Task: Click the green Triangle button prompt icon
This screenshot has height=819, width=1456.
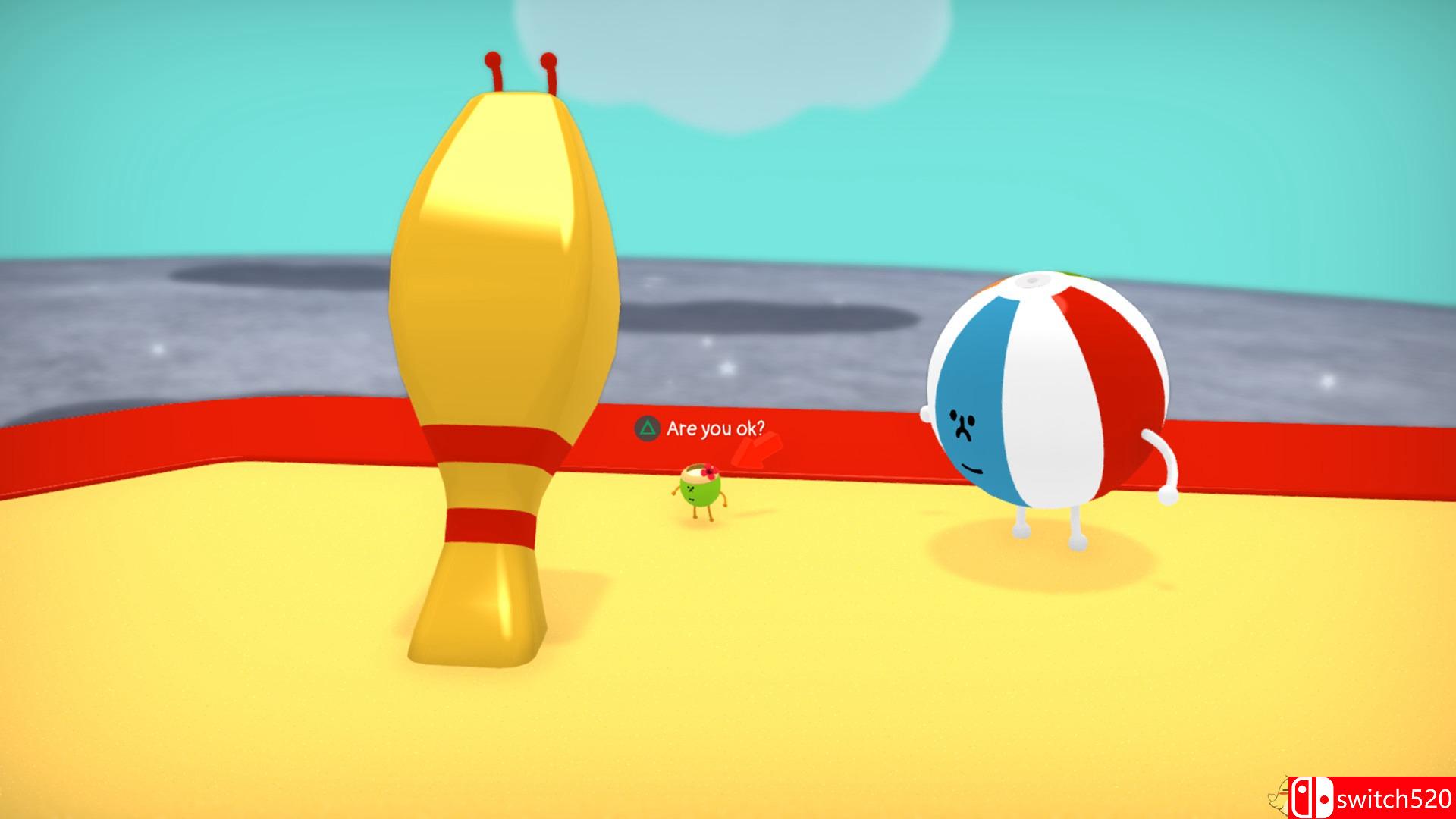Action: click(648, 428)
